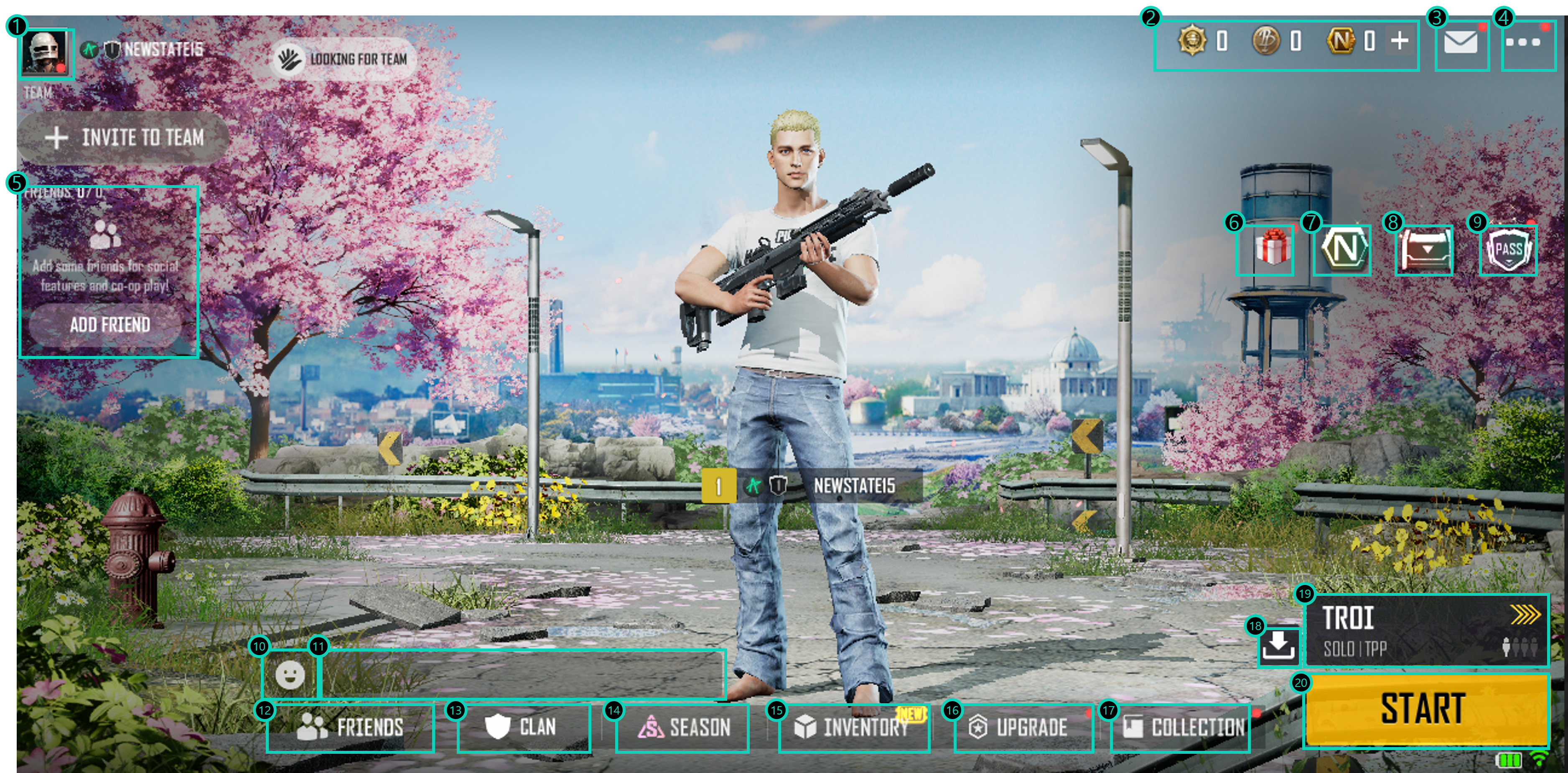Open the mail envelope inbox
Image resolution: width=1568 pixels, height=773 pixels.
[x=1461, y=44]
